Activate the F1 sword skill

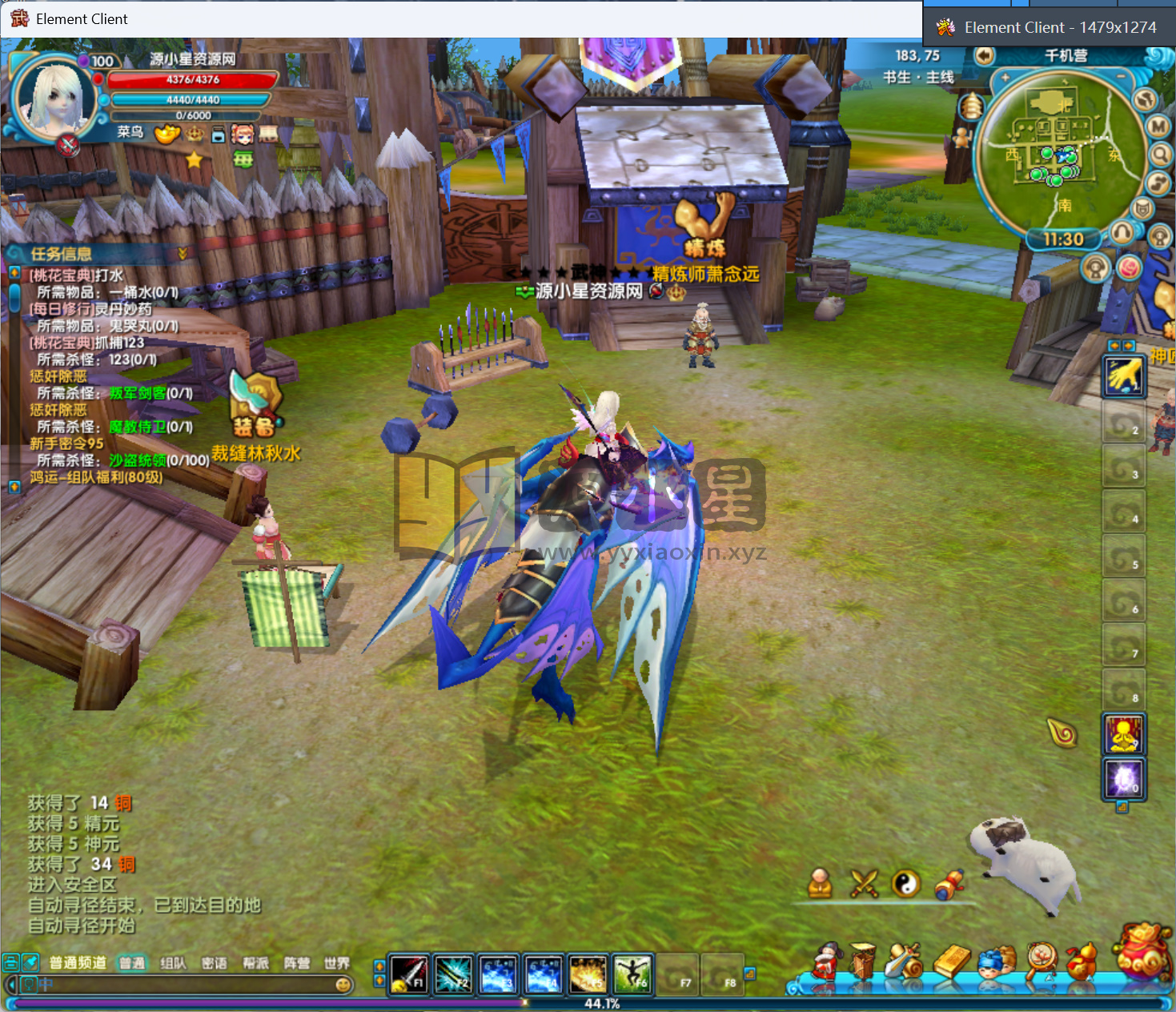[409, 974]
